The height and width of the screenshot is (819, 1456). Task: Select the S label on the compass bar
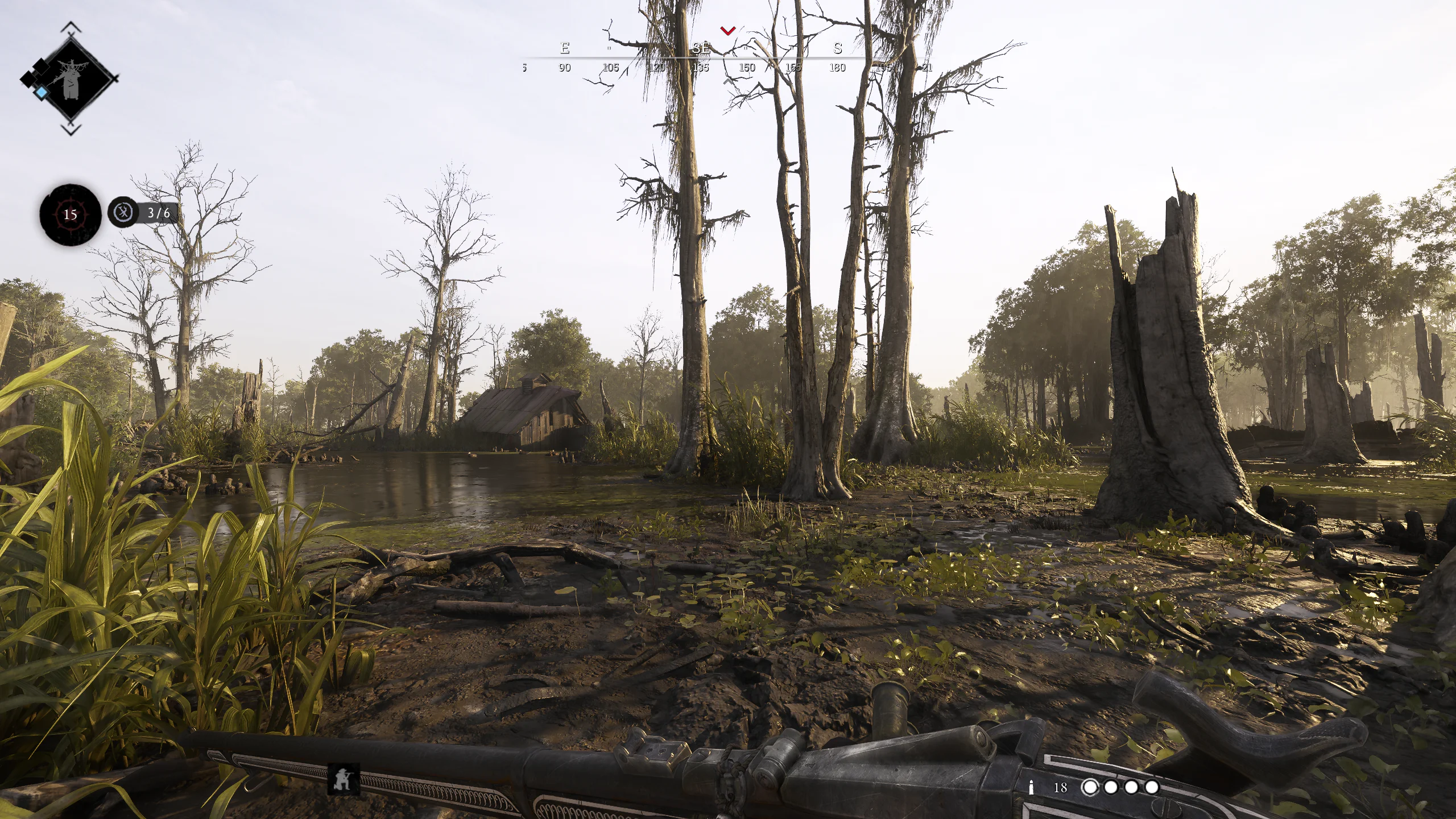[x=838, y=48]
